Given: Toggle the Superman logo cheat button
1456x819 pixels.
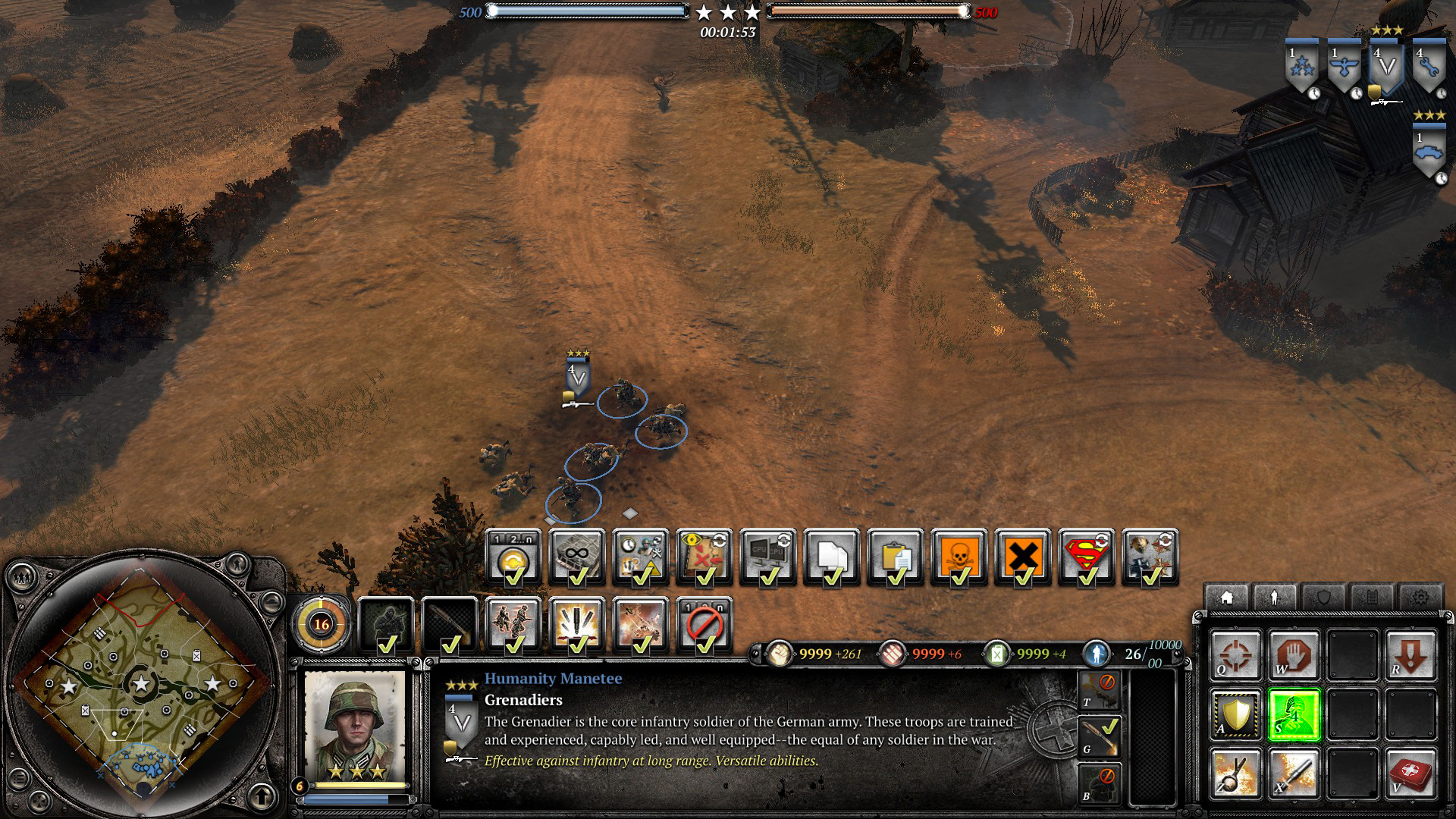Looking at the screenshot, I should (x=1086, y=557).
